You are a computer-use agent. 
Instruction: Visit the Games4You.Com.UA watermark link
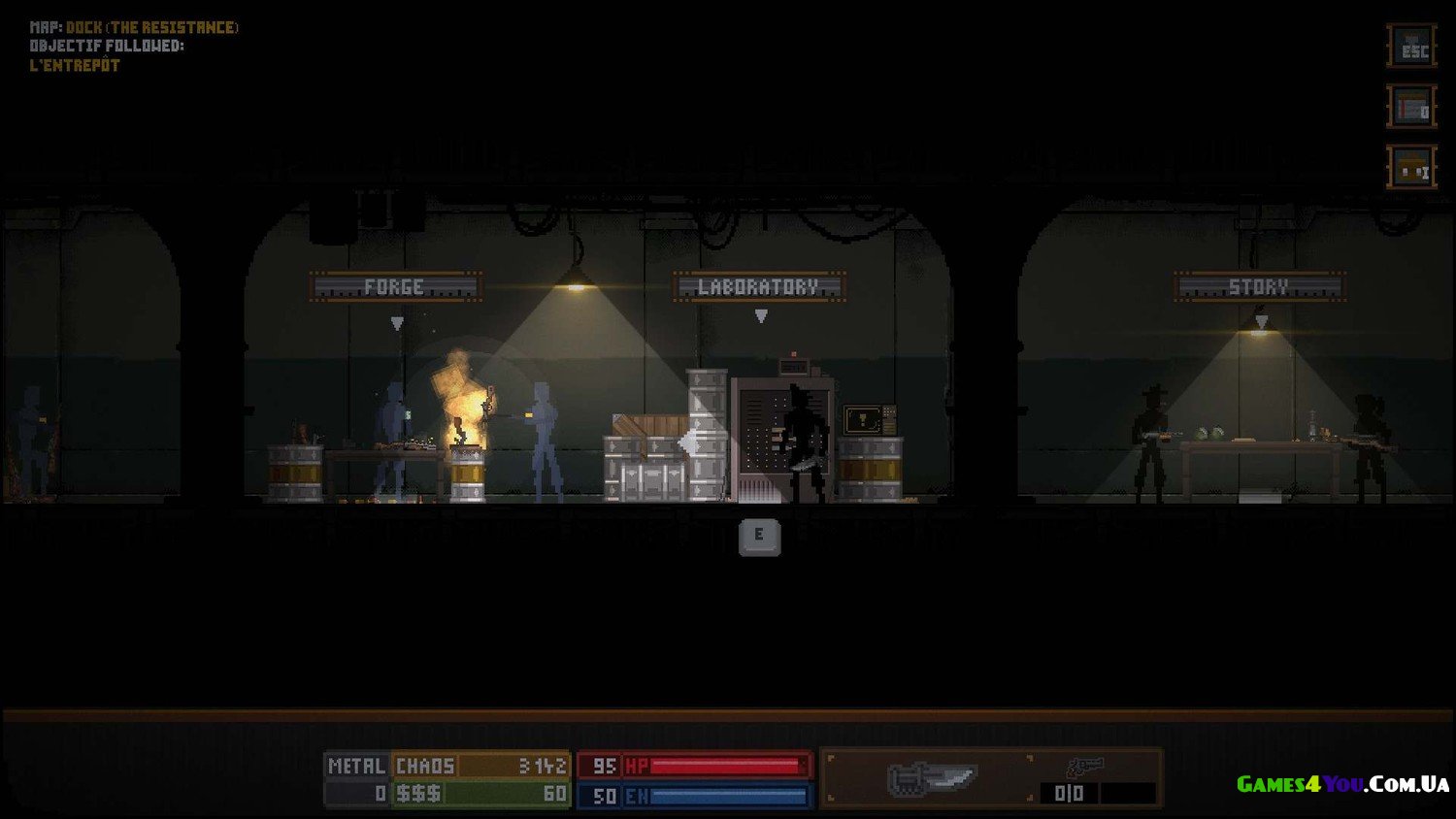pos(1342,784)
